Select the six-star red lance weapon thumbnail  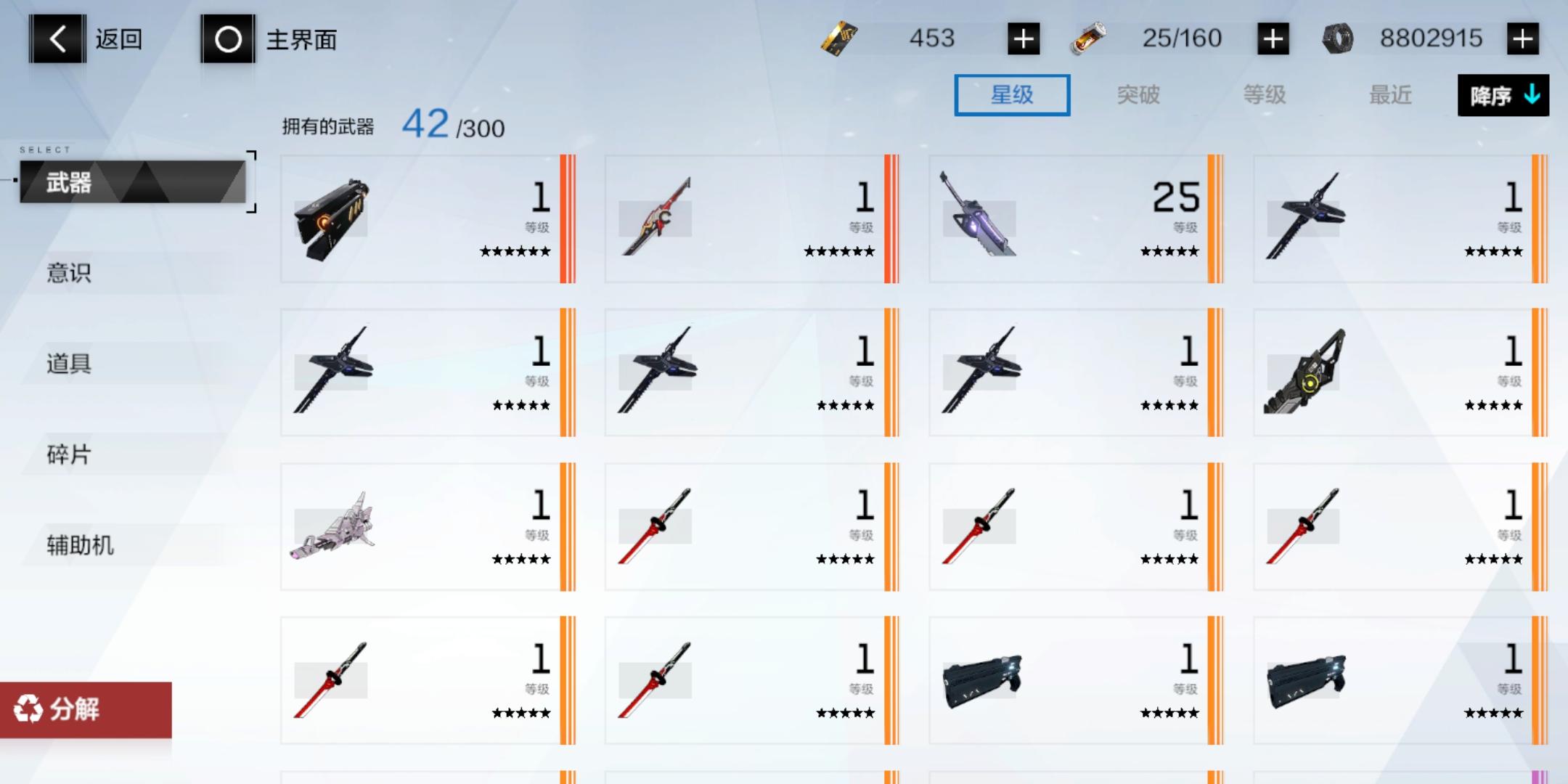coord(657,218)
